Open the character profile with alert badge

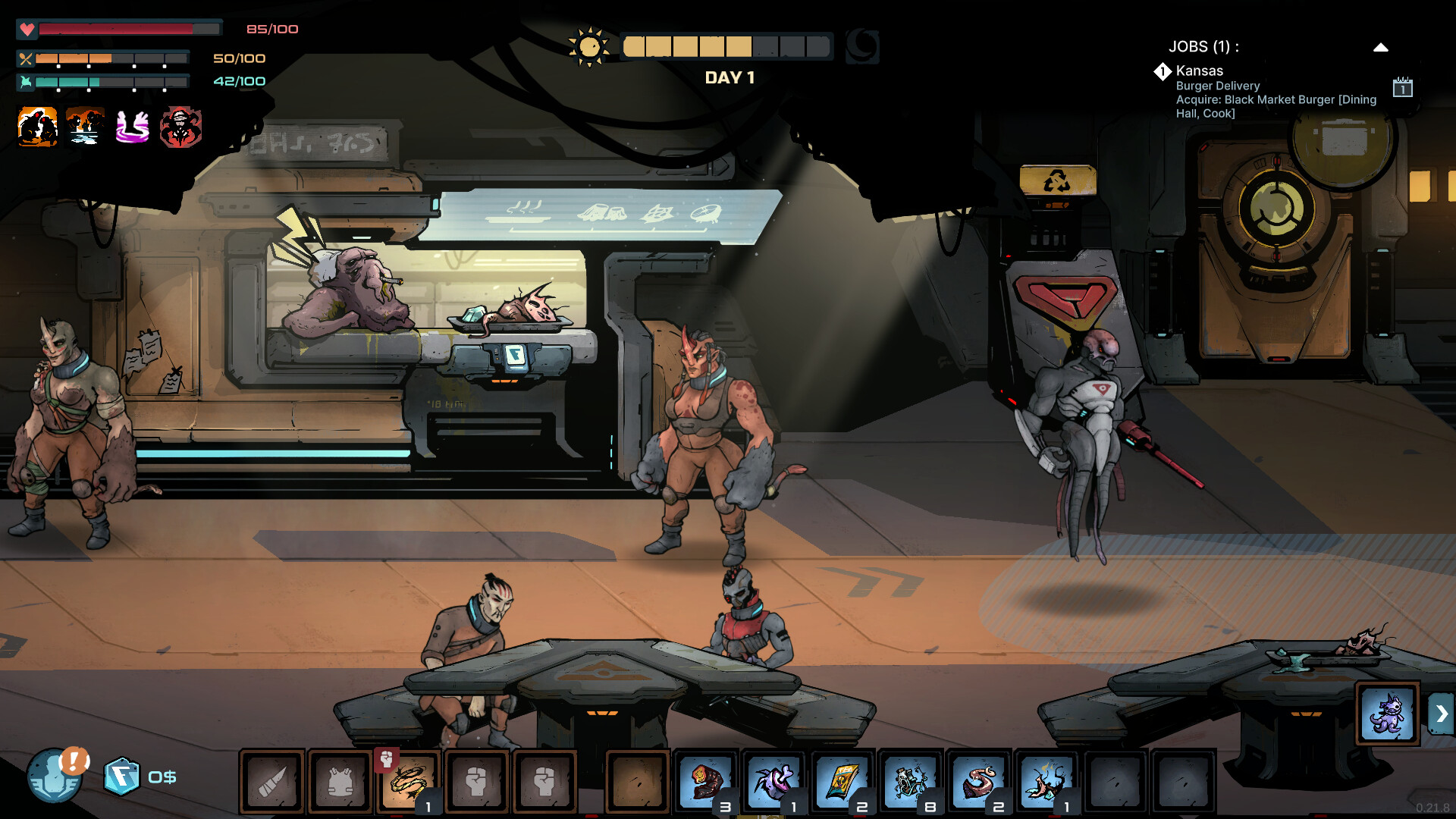pos(55,775)
